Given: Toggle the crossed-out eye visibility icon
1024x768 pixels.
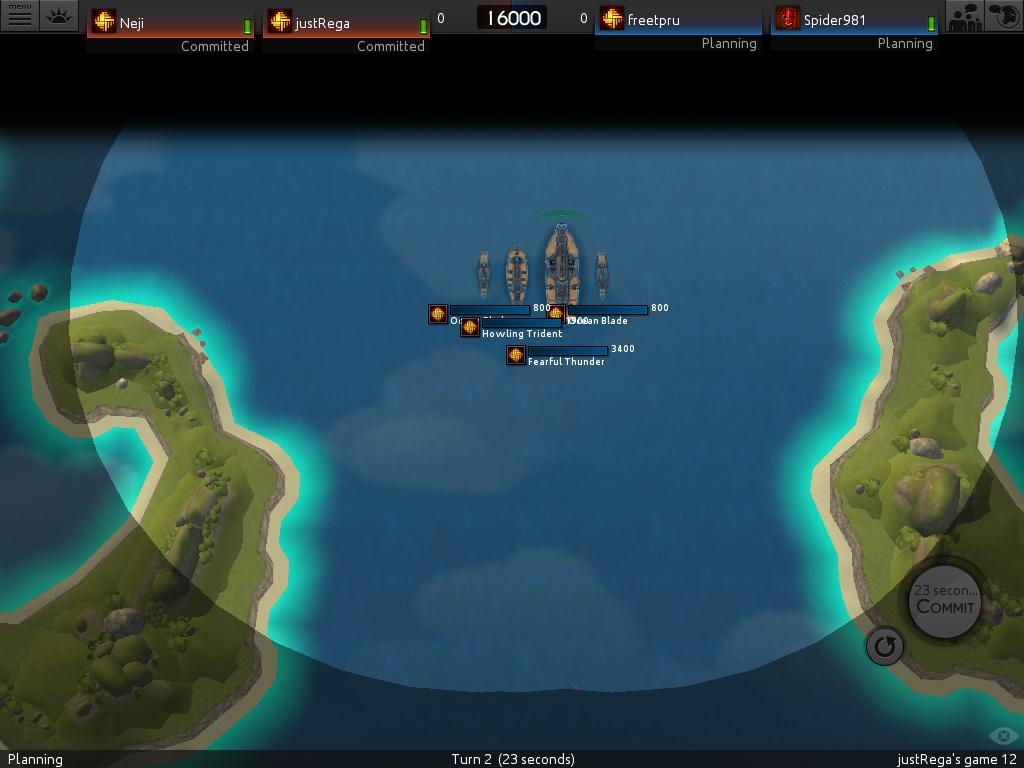Looking at the screenshot, I should [1003, 736].
